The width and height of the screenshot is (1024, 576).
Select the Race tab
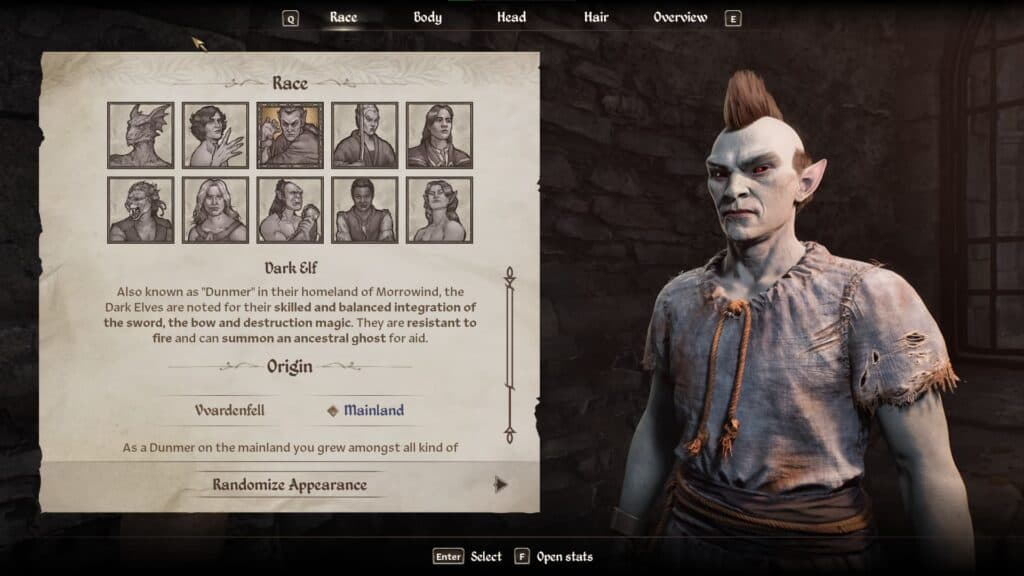pos(343,17)
